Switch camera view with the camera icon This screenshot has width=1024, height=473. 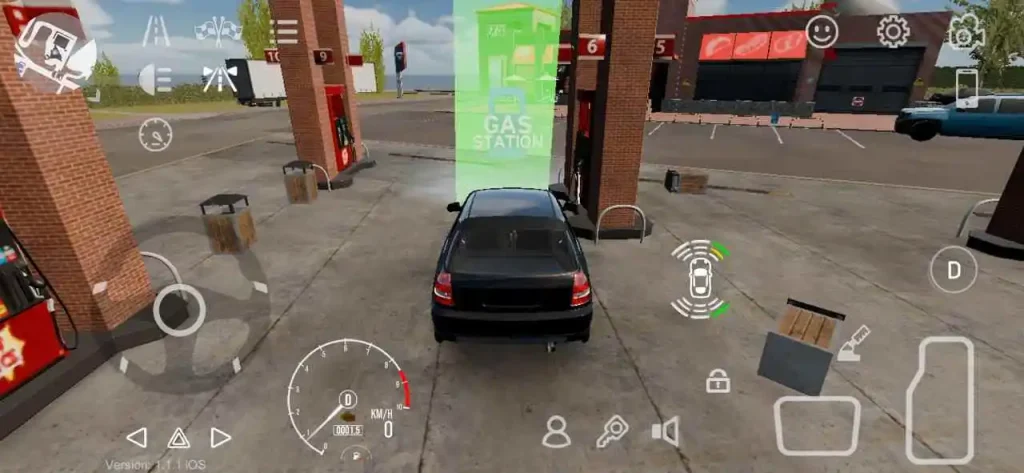point(965,32)
